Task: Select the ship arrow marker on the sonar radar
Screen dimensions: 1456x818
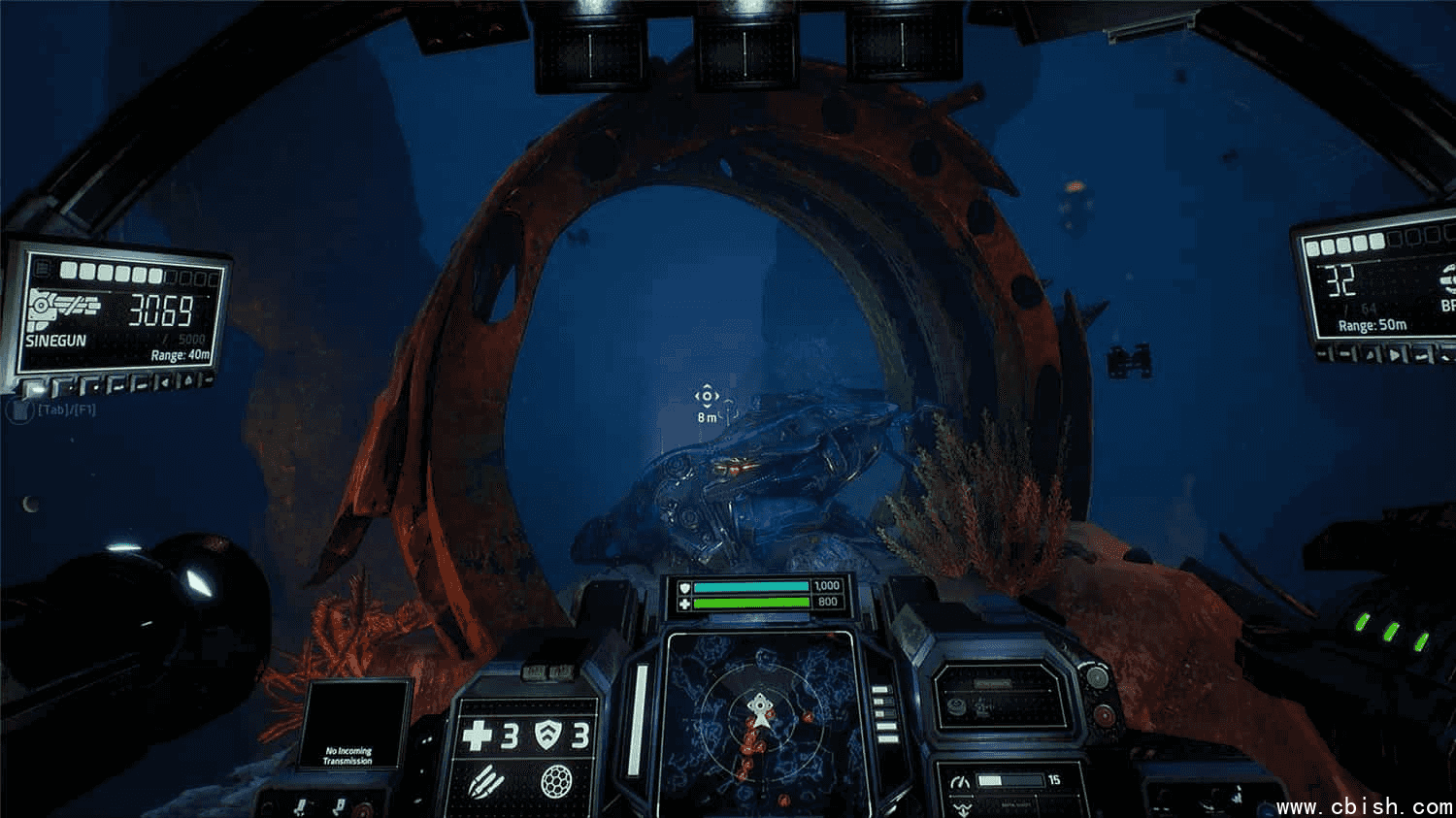Action: point(760,714)
